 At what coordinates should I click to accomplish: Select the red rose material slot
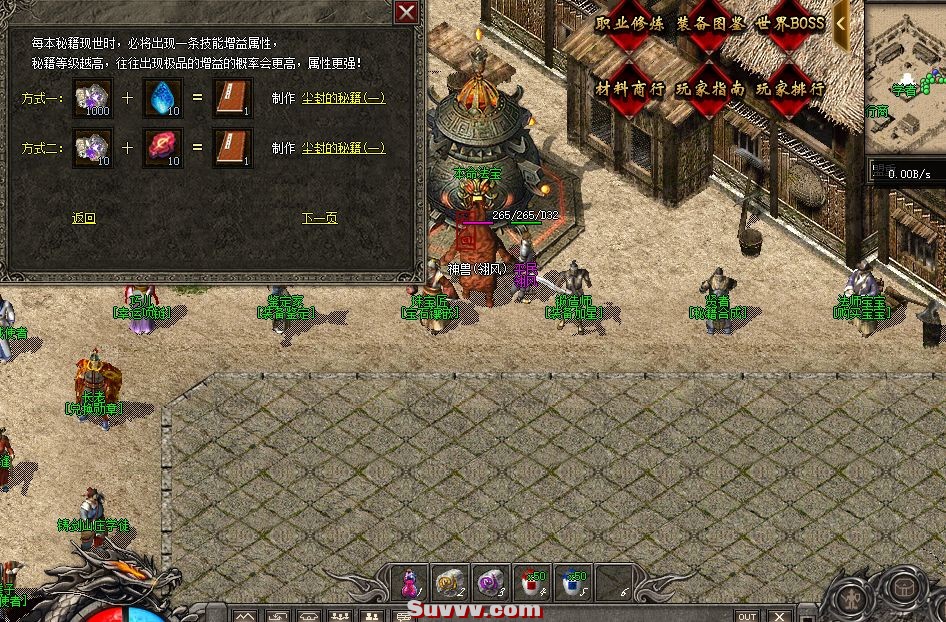coord(161,148)
